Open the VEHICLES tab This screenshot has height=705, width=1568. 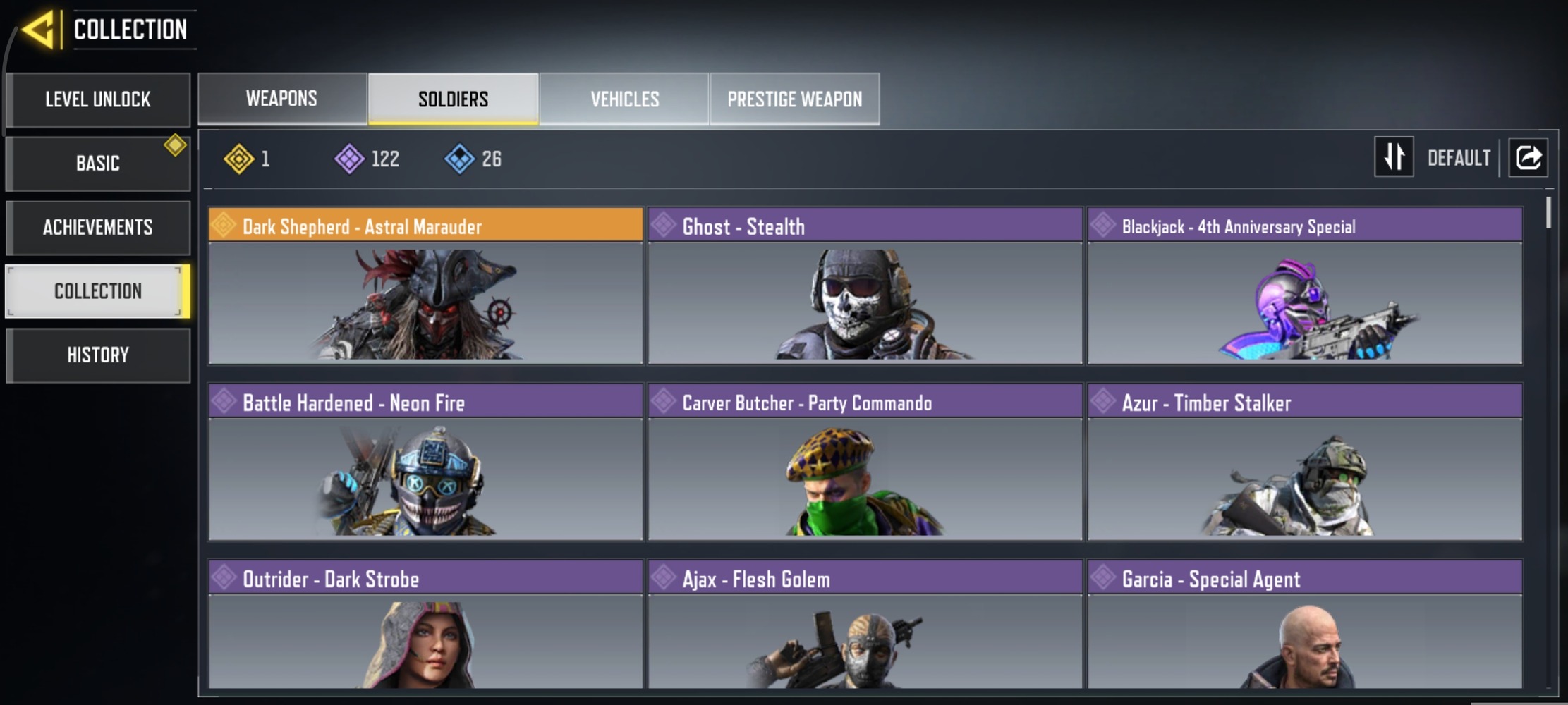point(624,99)
